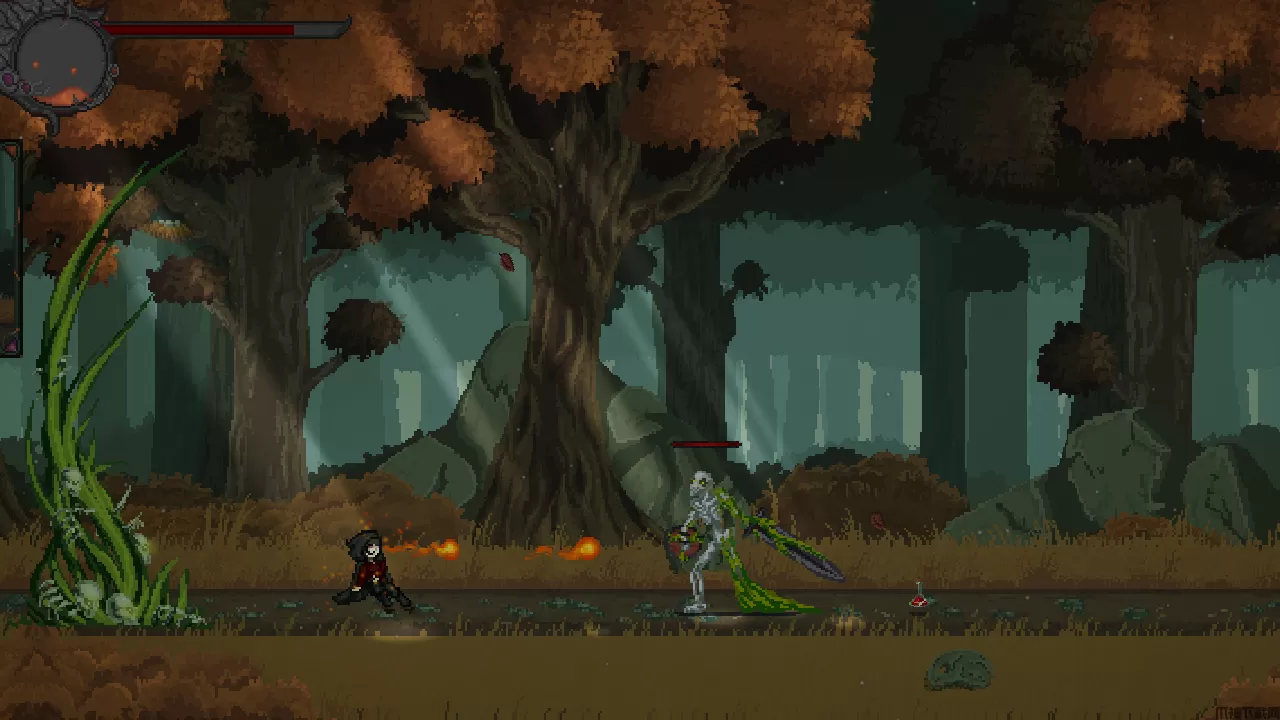
Task: Click the round orb emblem beside the health bar
Action: [x=61, y=58]
